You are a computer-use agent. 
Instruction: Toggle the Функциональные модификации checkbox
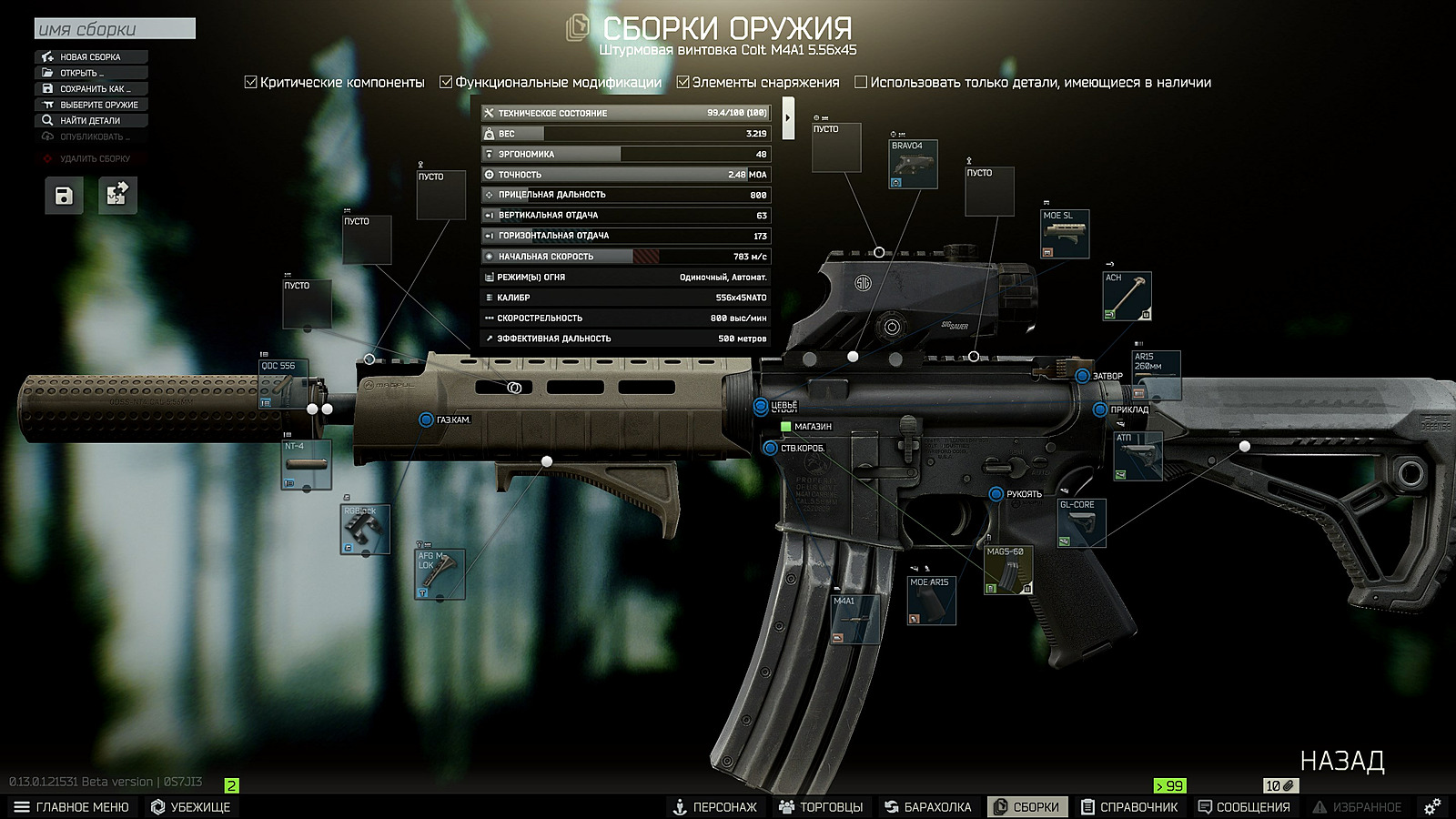pyautogui.click(x=446, y=82)
